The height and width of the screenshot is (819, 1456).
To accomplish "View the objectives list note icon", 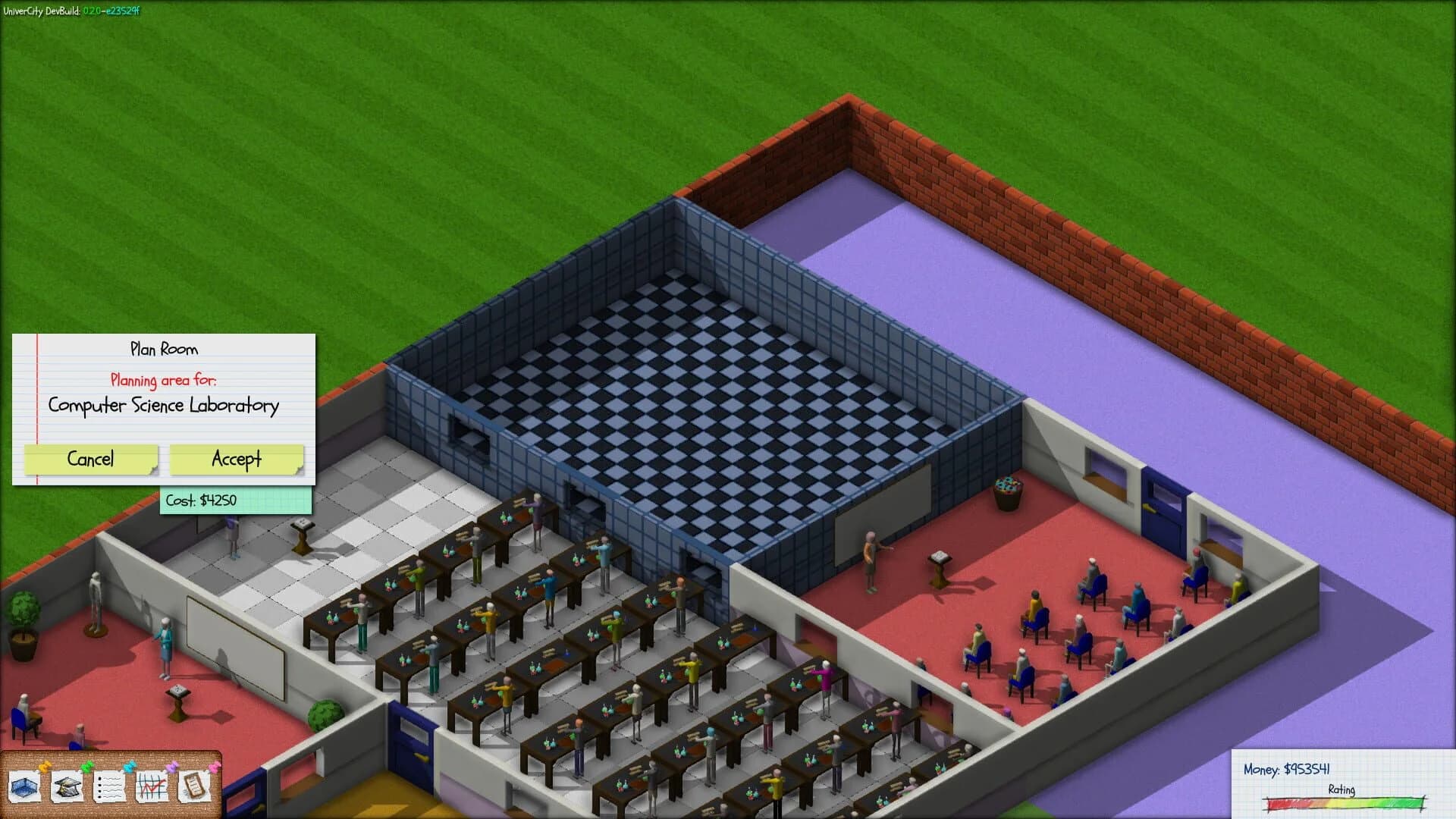I will [108, 787].
